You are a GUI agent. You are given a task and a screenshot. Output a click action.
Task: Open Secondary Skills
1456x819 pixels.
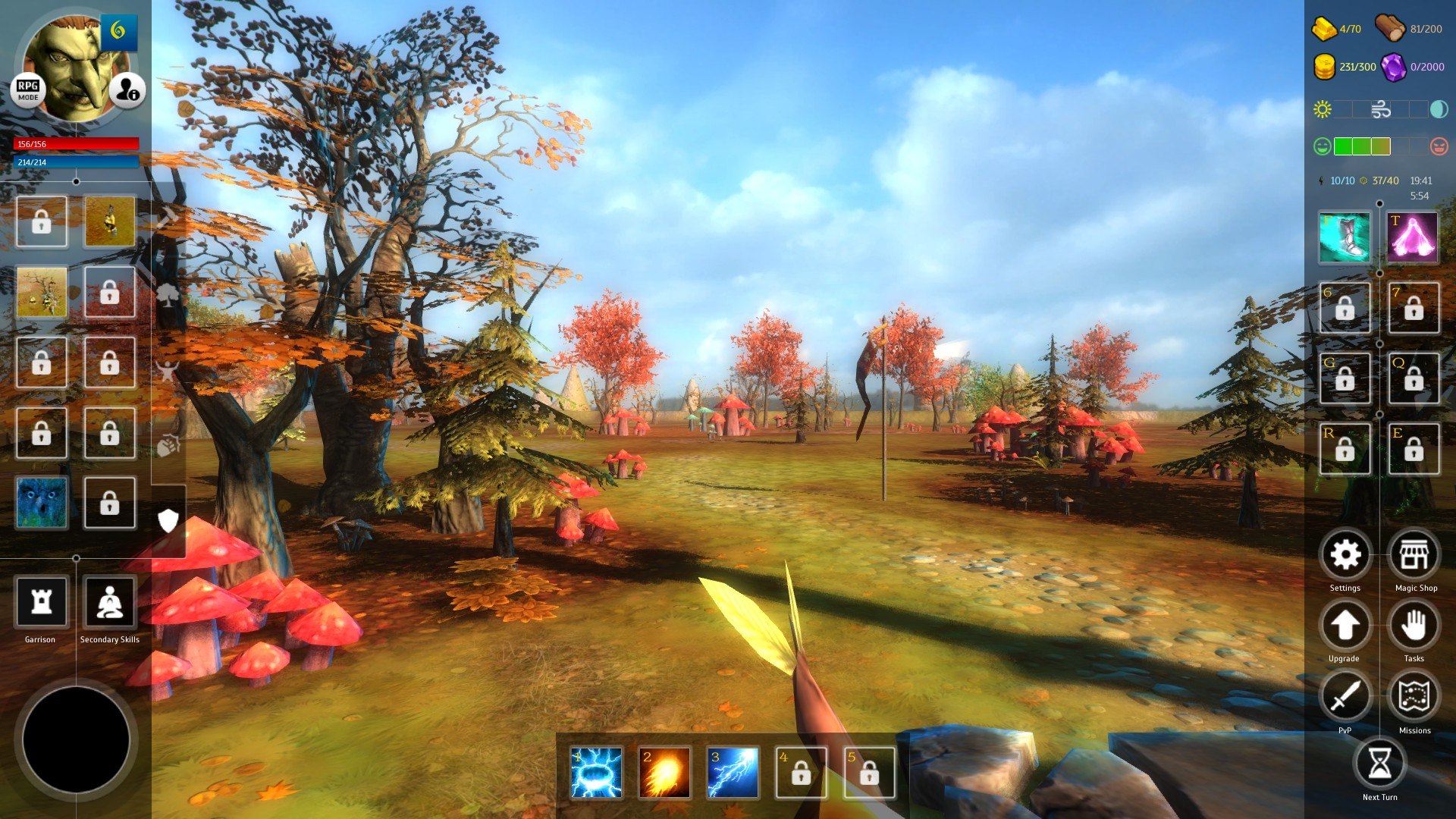pos(110,602)
